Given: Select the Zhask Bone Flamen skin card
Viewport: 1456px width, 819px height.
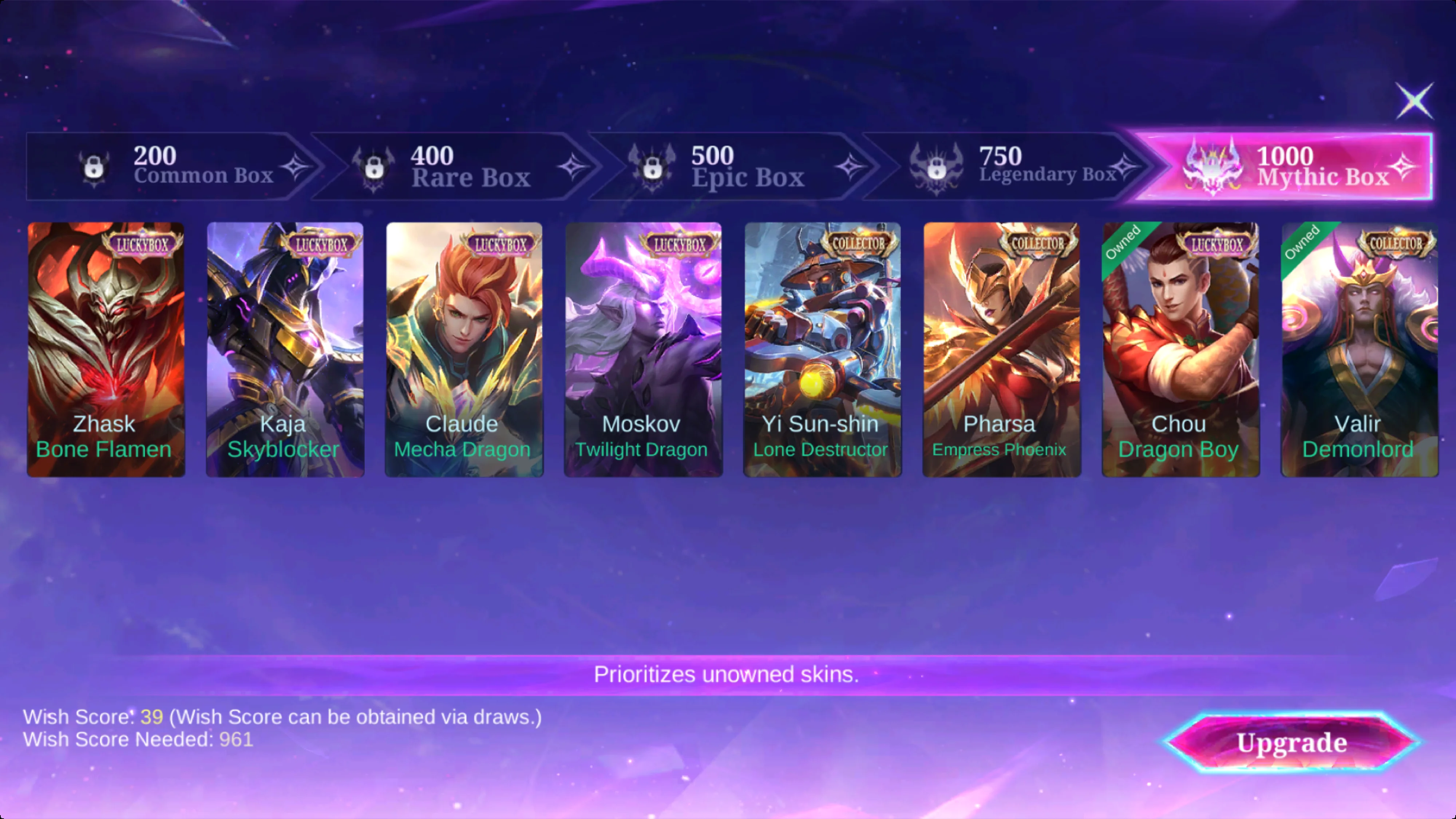Looking at the screenshot, I should point(106,349).
